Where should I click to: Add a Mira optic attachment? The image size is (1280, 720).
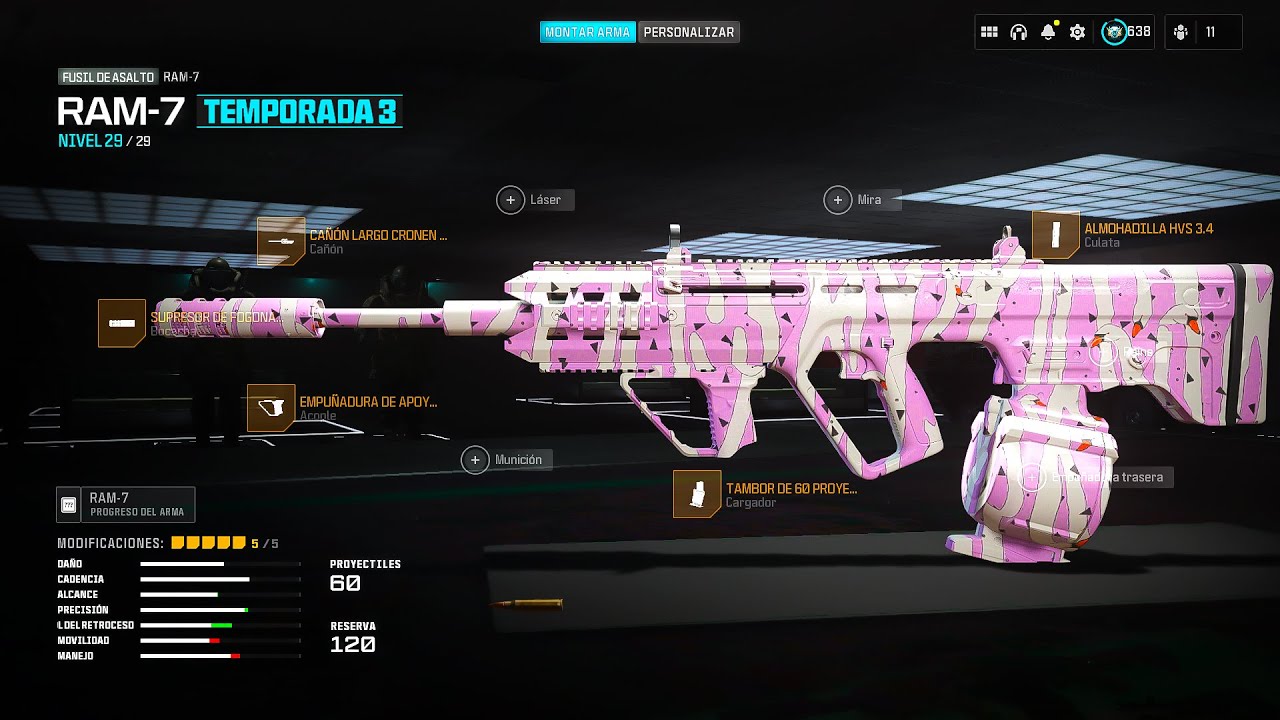[x=838, y=200]
